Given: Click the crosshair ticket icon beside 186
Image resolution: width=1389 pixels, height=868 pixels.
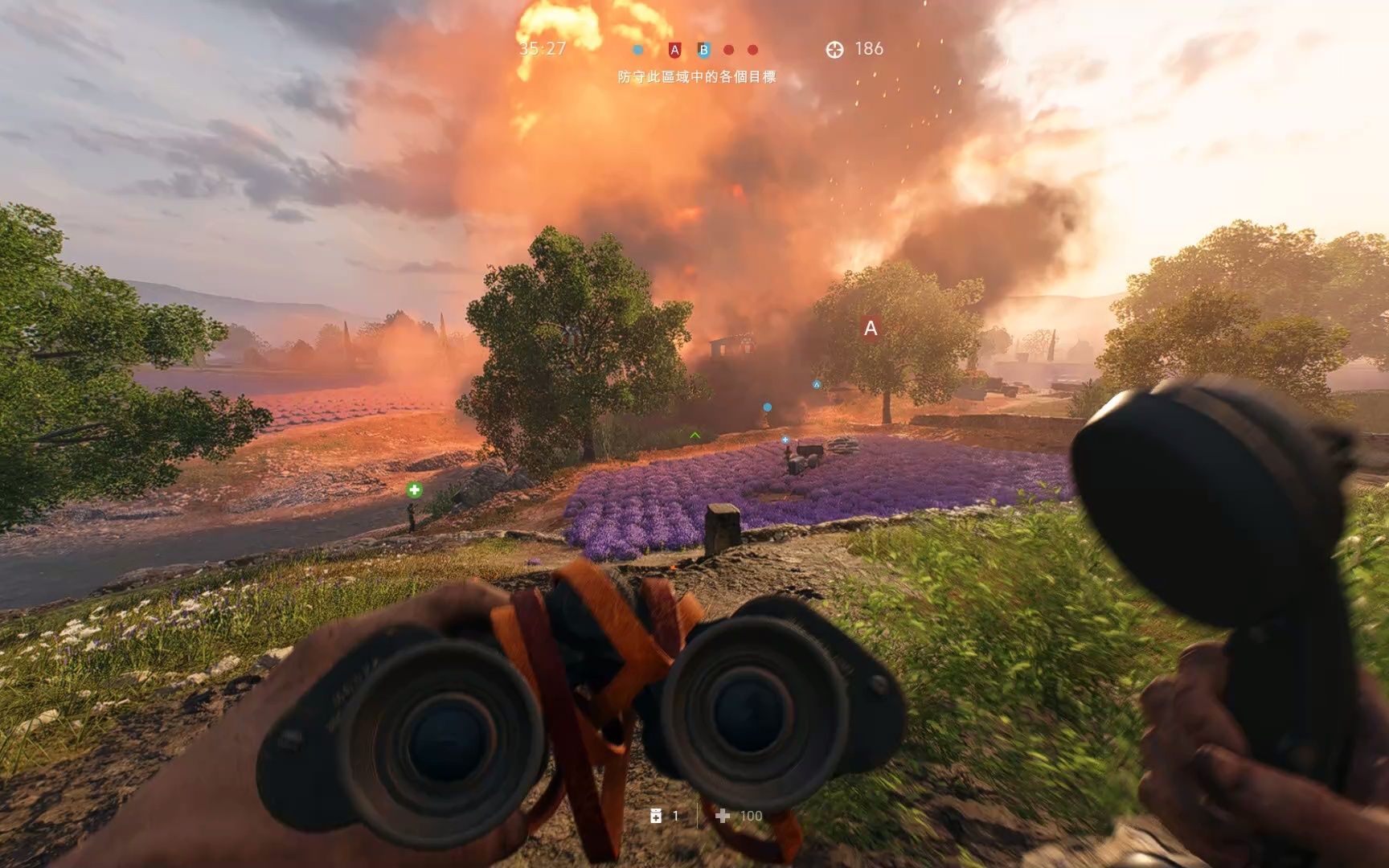Looking at the screenshot, I should tap(834, 50).
